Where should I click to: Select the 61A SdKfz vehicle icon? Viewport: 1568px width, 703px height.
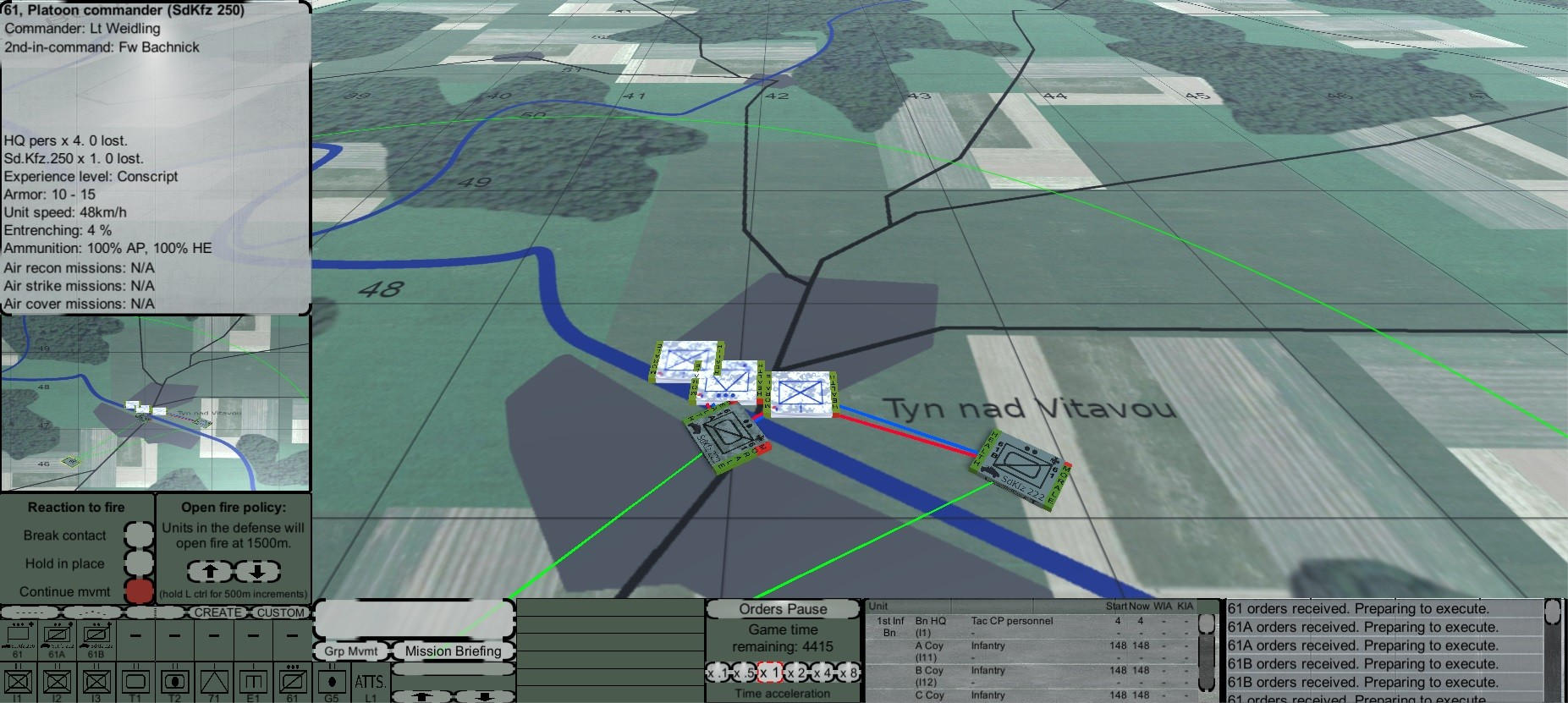click(58, 634)
